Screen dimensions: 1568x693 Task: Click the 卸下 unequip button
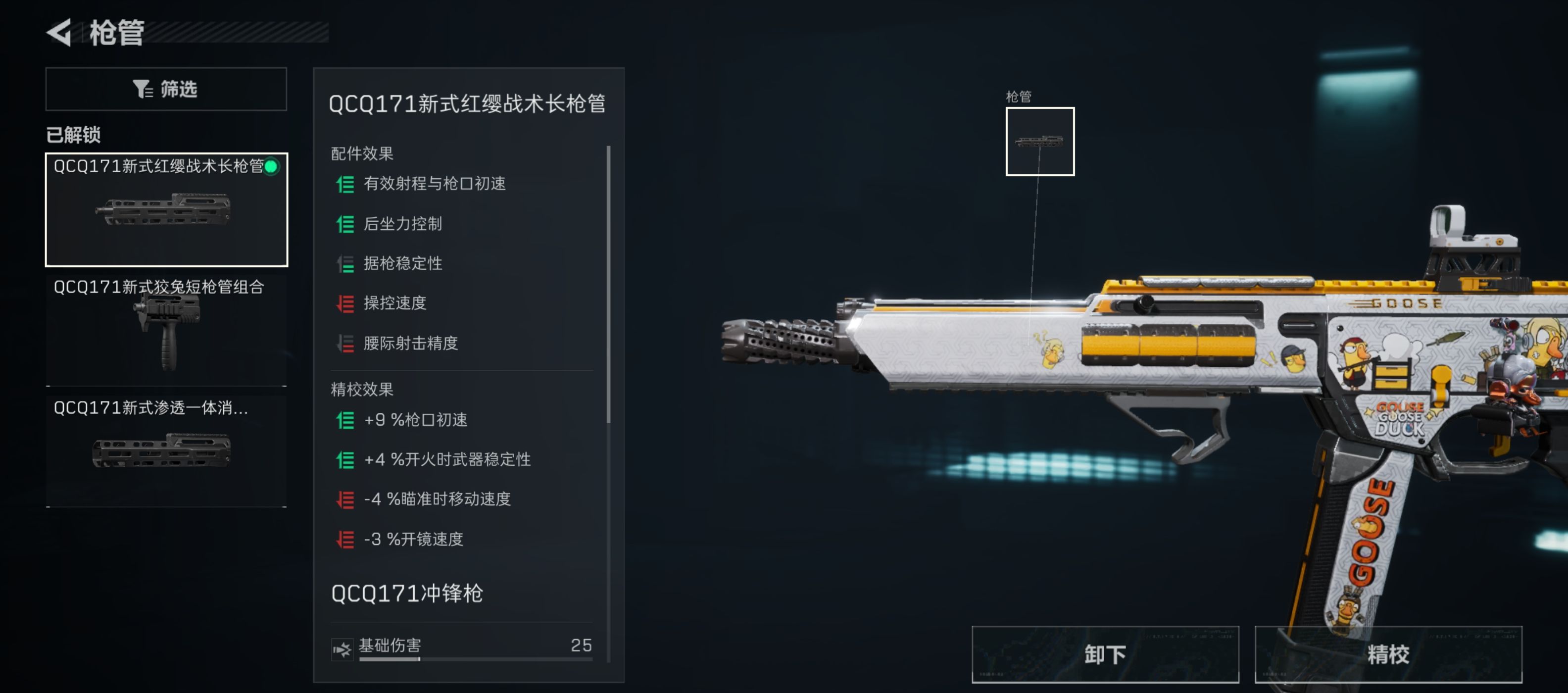tap(1104, 654)
